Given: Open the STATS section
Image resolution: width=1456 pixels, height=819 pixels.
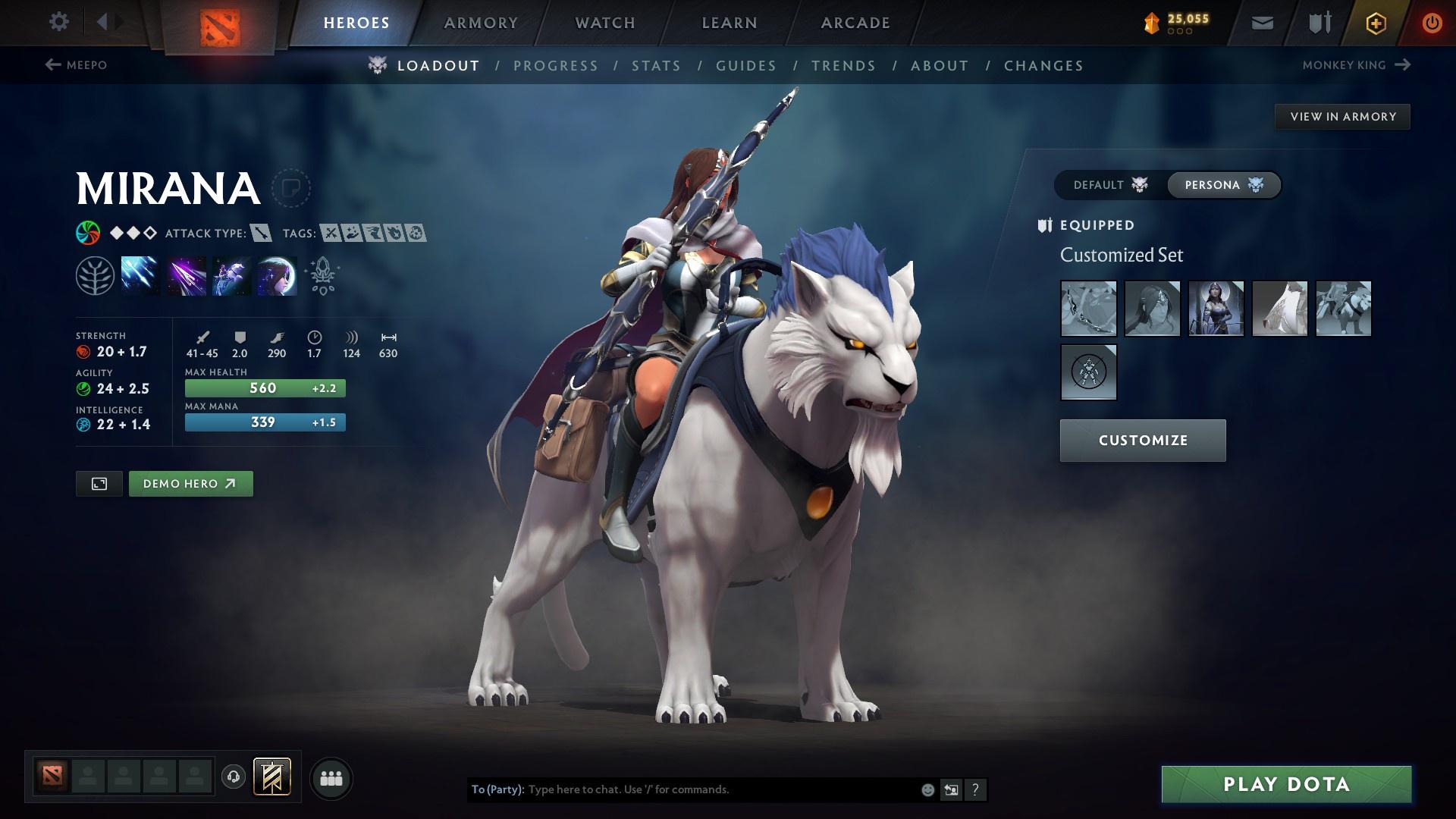Looking at the screenshot, I should coord(657,65).
